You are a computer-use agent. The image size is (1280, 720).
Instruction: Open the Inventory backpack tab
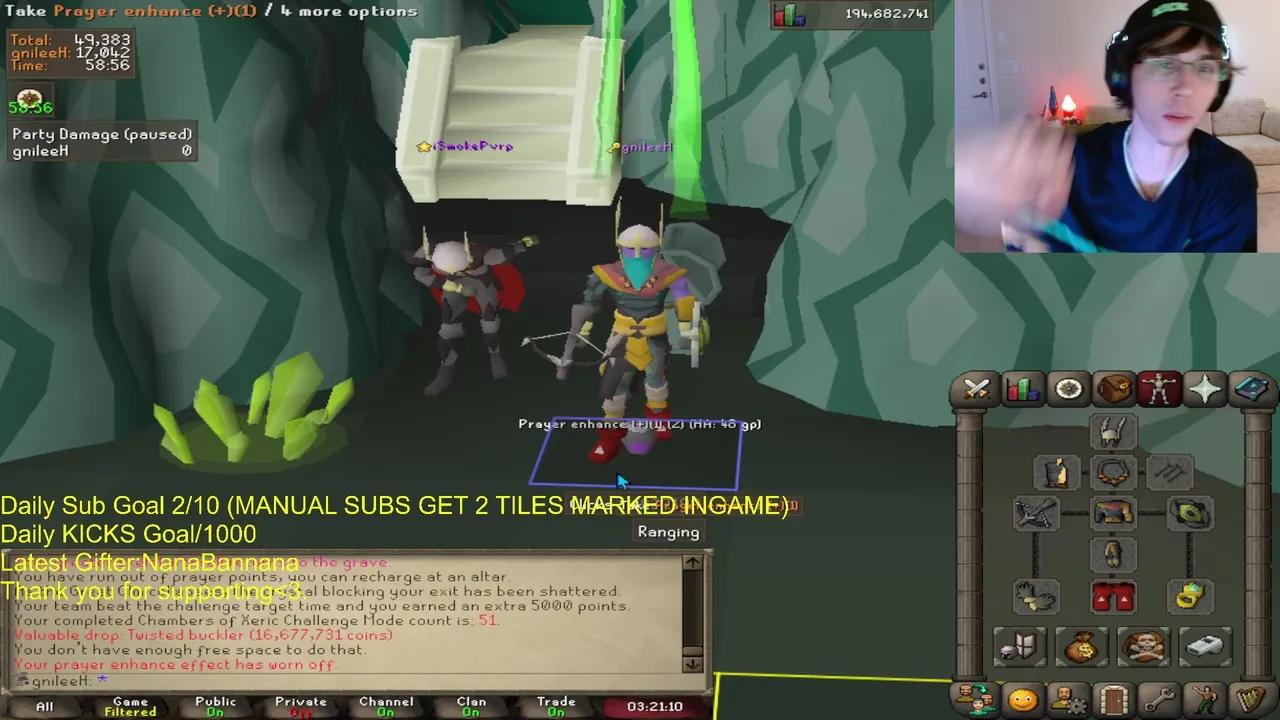[1113, 389]
